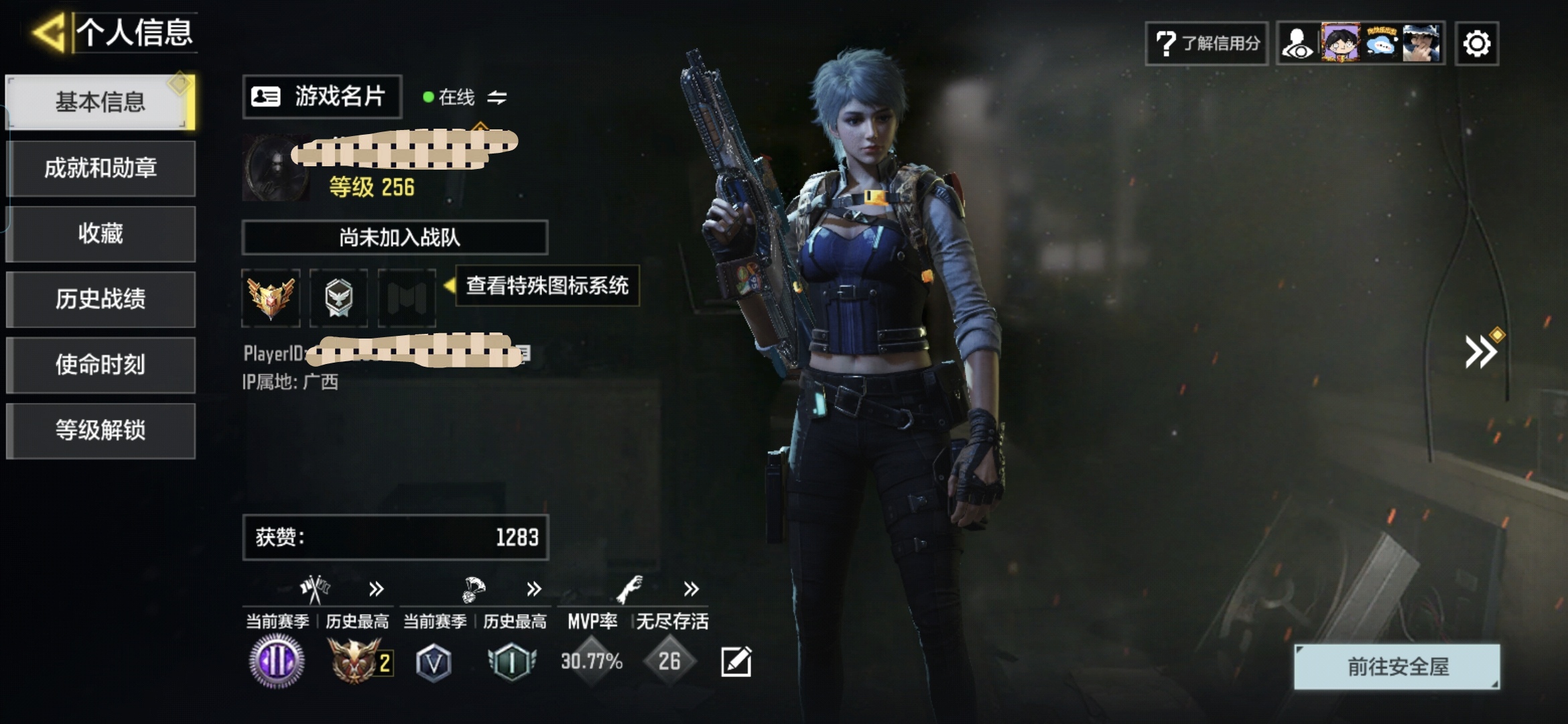
Task: Open the 获赞 likes counter
Action: (395, 538)
